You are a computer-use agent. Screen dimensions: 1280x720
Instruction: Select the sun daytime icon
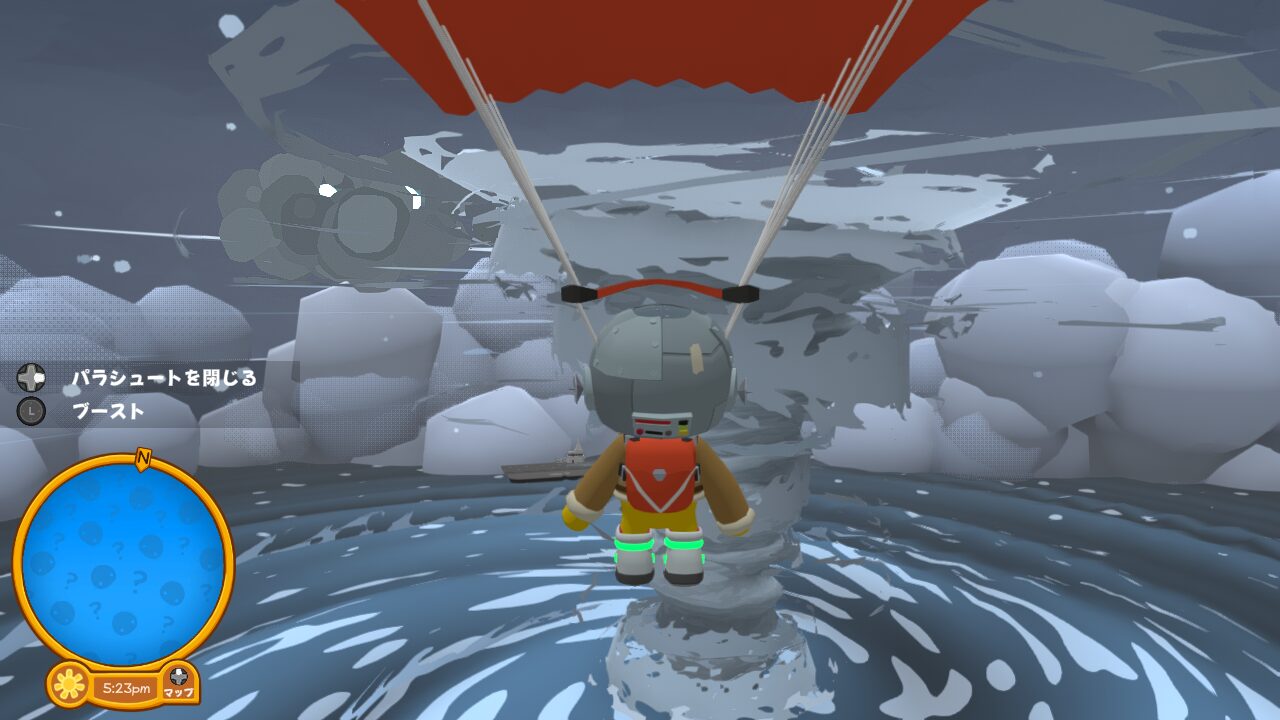68,685
